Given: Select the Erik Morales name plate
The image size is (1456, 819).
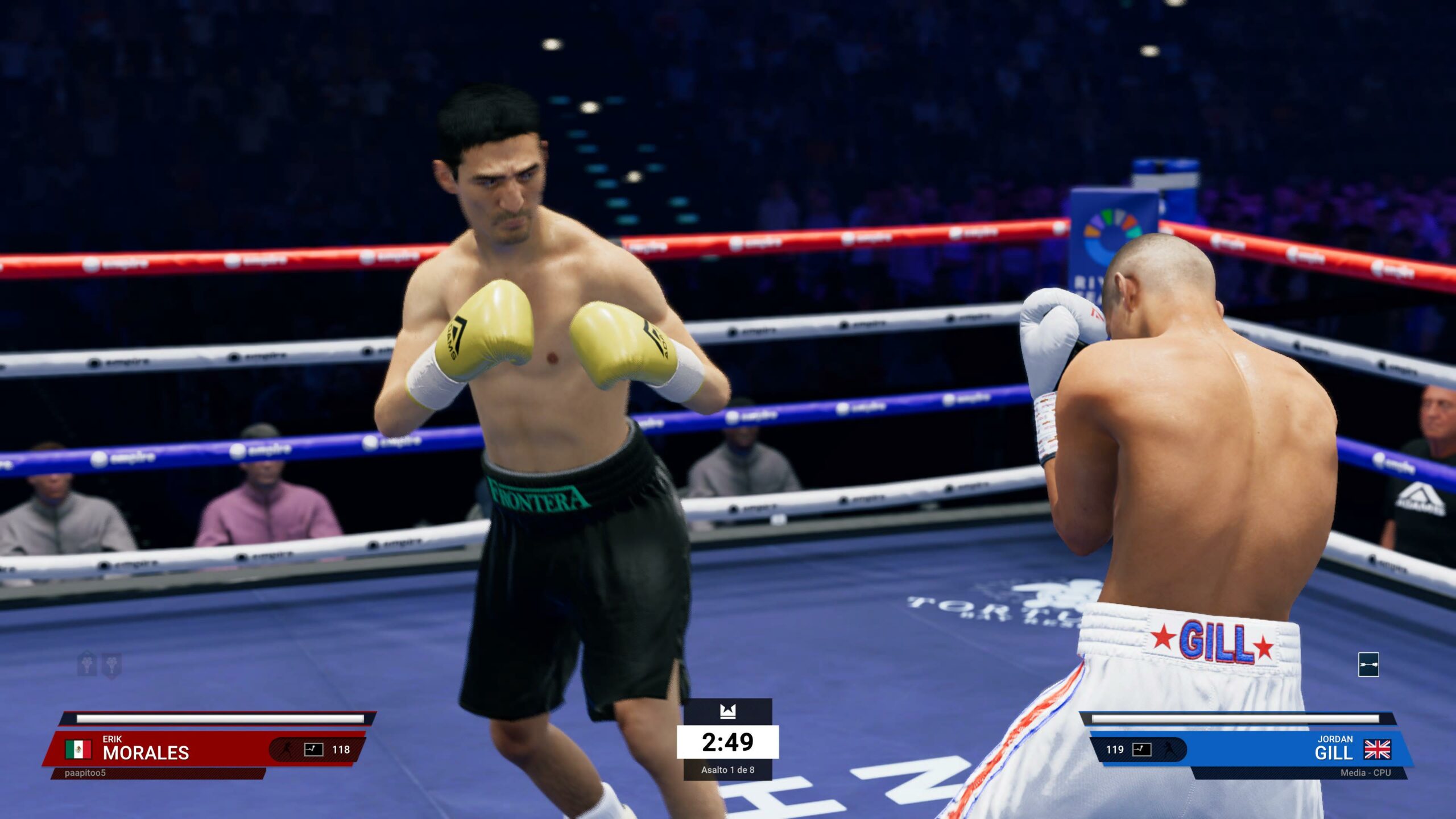Looking at the screenshot, I should point(146,748).
